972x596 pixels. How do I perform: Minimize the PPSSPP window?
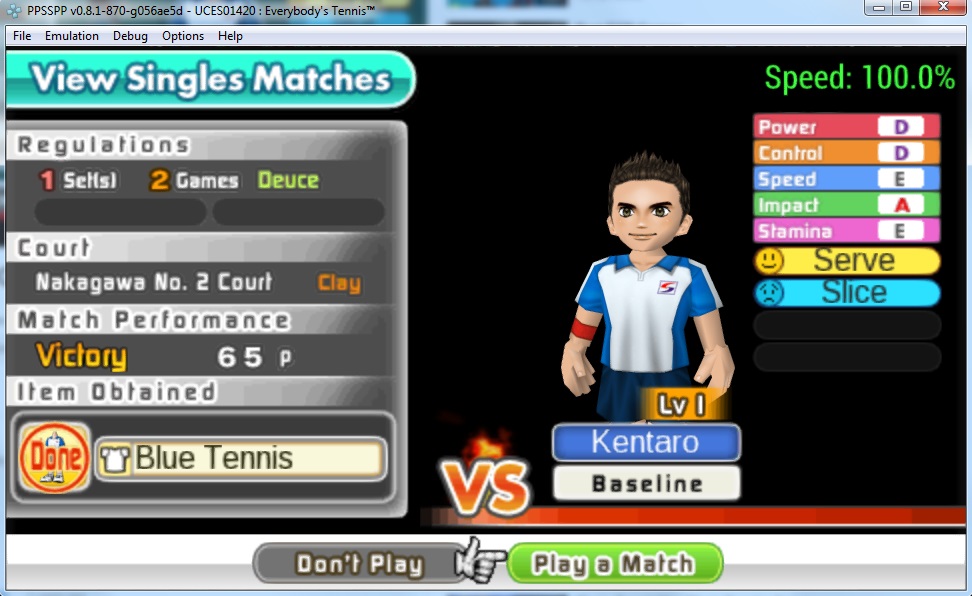click(880, 8)
